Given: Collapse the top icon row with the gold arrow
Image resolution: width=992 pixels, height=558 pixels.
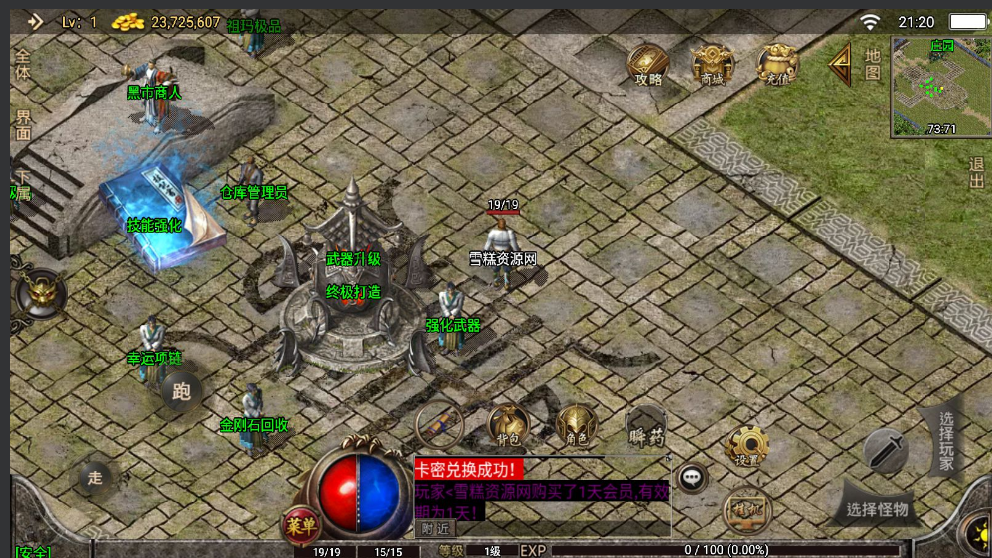Looking at the screenshot, I should tap(840, 65).
